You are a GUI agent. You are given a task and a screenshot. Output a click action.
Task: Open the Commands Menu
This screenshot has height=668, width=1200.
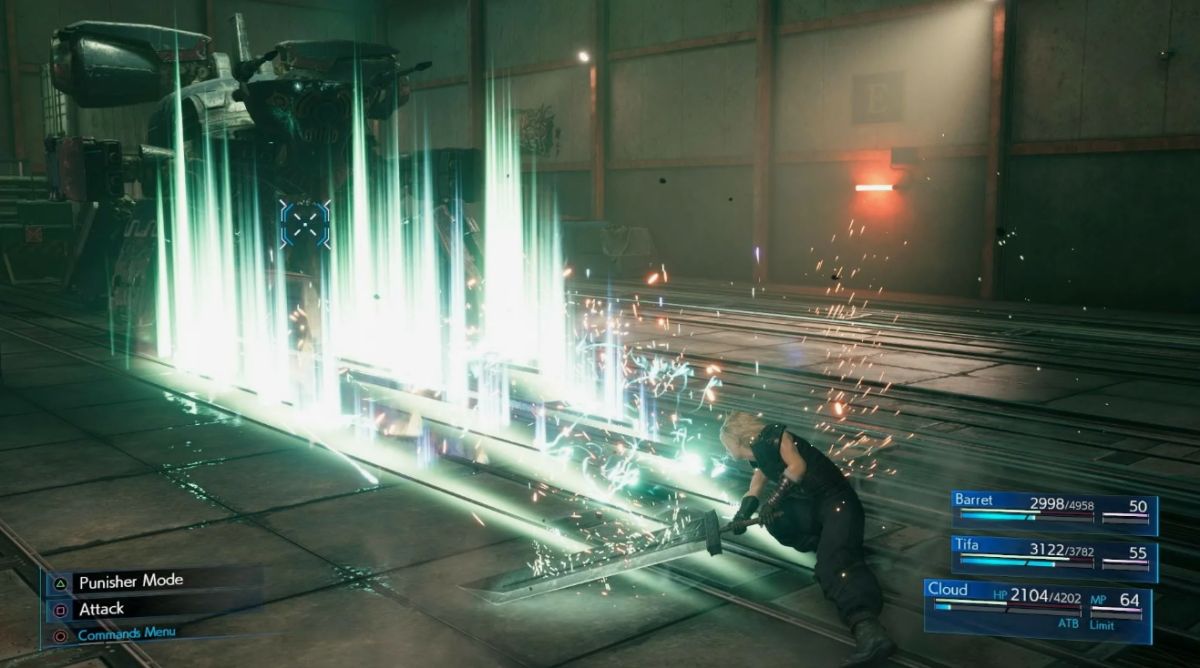tap(125, 633)
